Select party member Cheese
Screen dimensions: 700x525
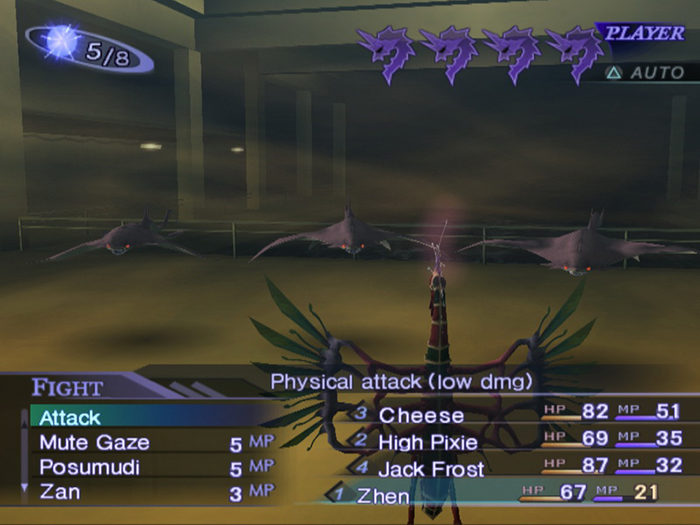click(421, 415)
